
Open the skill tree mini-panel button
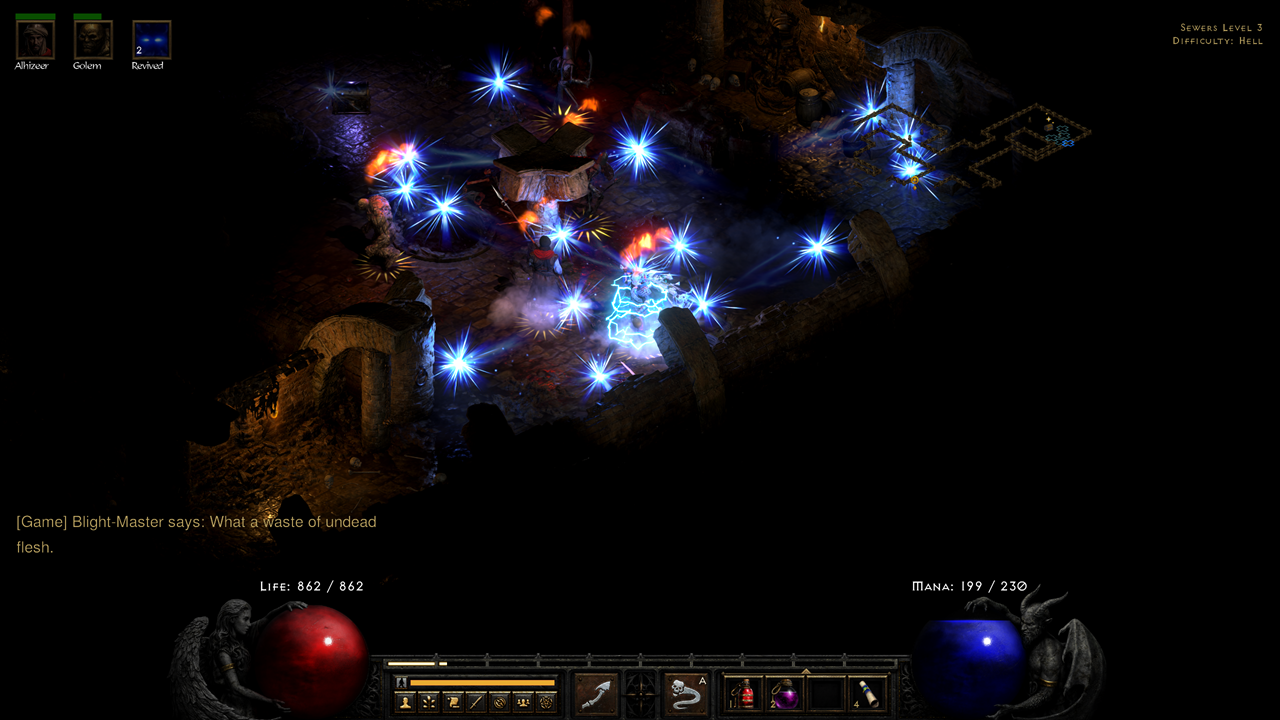tap(429, 702)
